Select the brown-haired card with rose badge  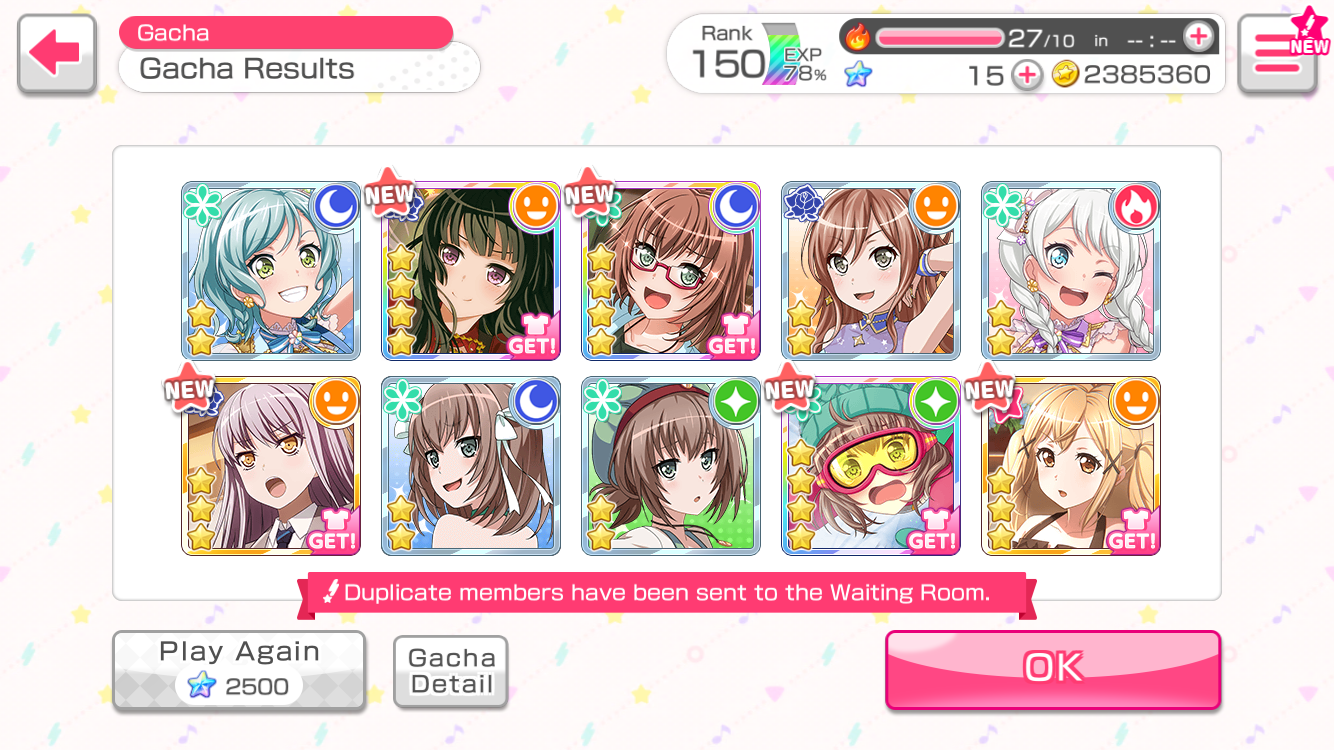(x=871, y=271)
